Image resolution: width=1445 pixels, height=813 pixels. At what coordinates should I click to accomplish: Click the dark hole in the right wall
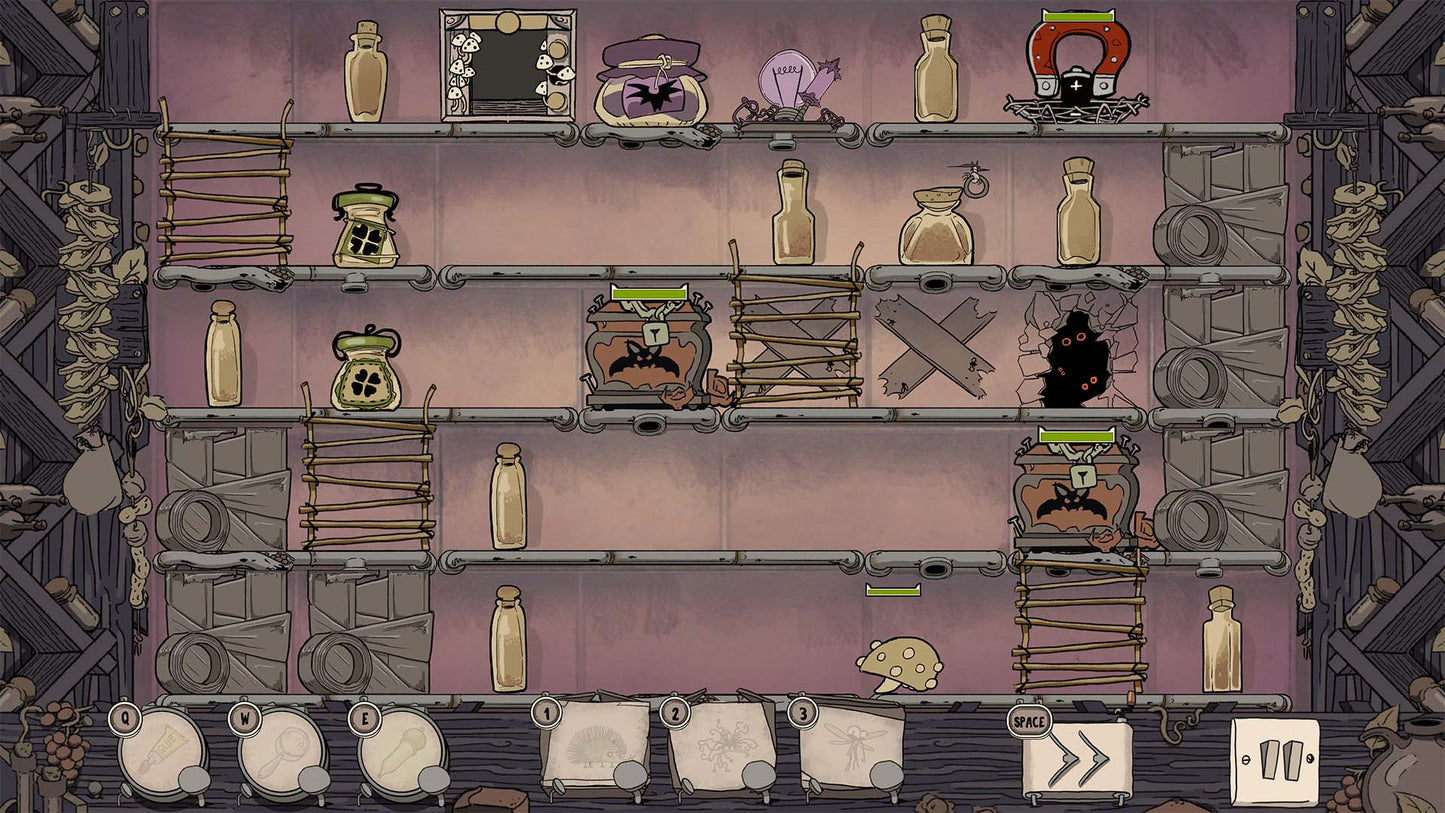(1080, 360)
